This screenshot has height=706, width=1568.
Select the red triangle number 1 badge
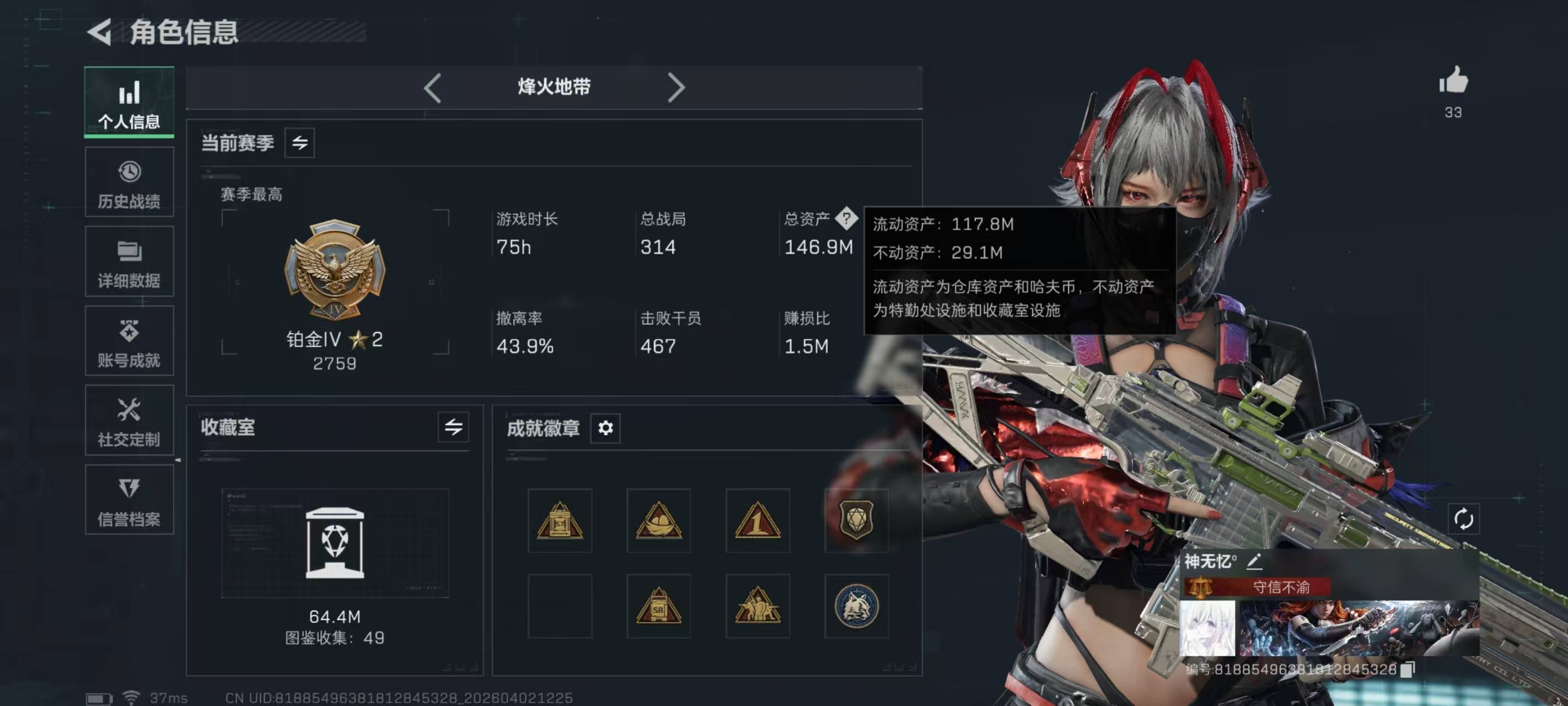coord(757,521)
